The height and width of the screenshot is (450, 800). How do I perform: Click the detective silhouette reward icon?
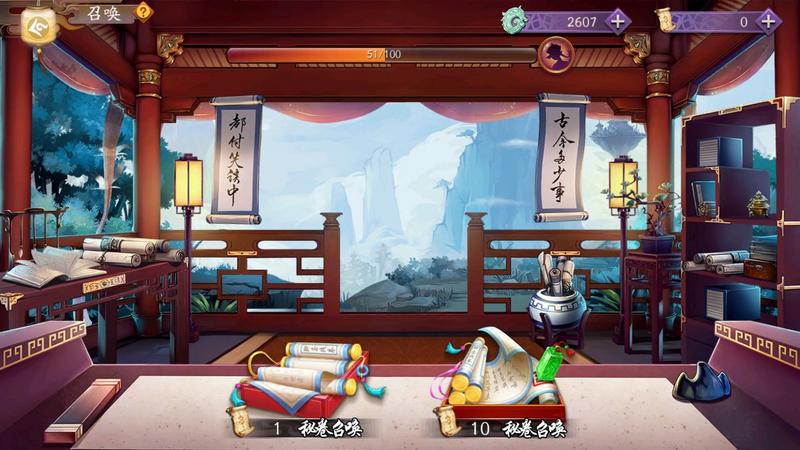coord(556,53)
